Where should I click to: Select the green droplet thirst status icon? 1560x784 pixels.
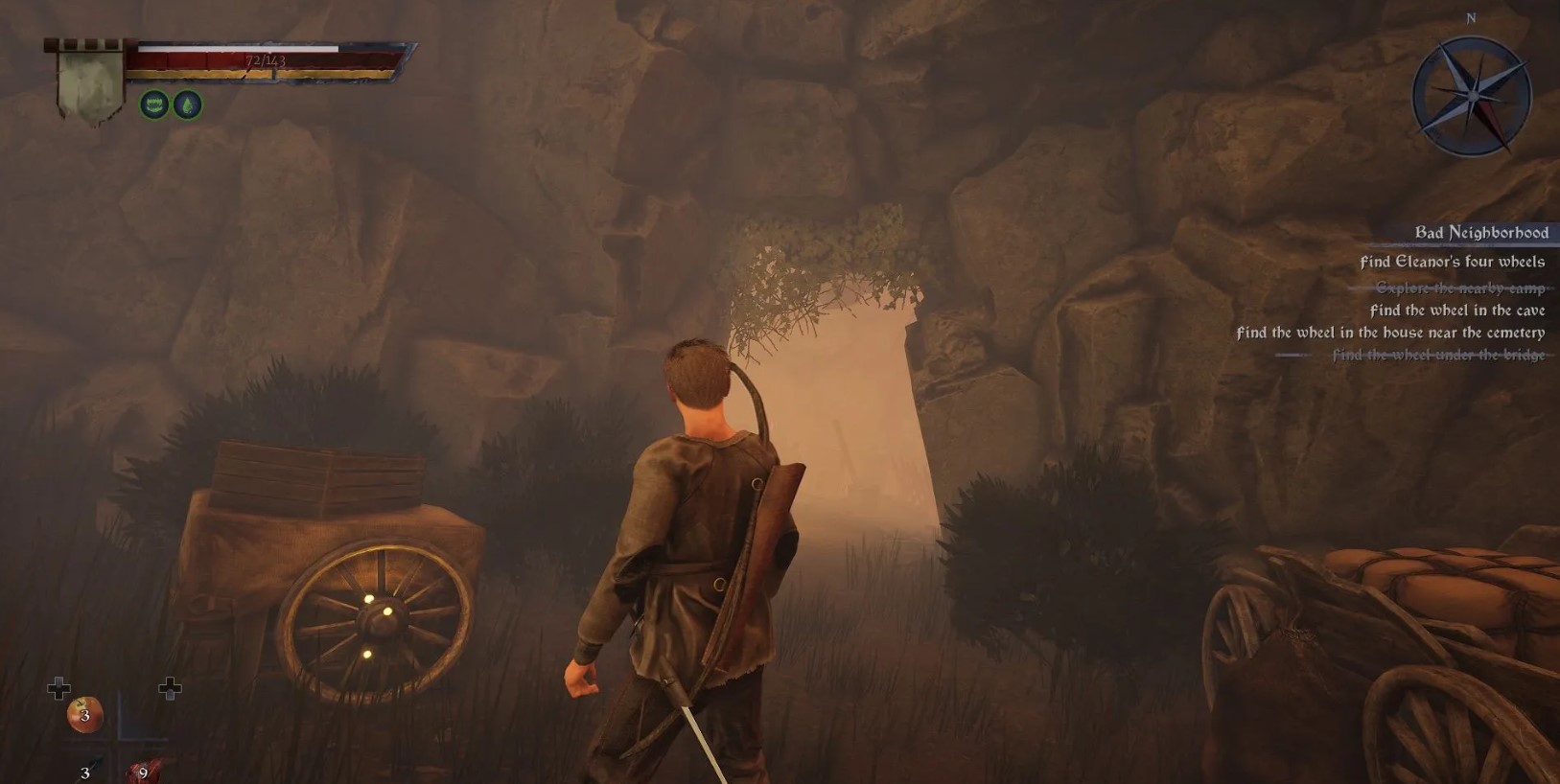point(187,104)
